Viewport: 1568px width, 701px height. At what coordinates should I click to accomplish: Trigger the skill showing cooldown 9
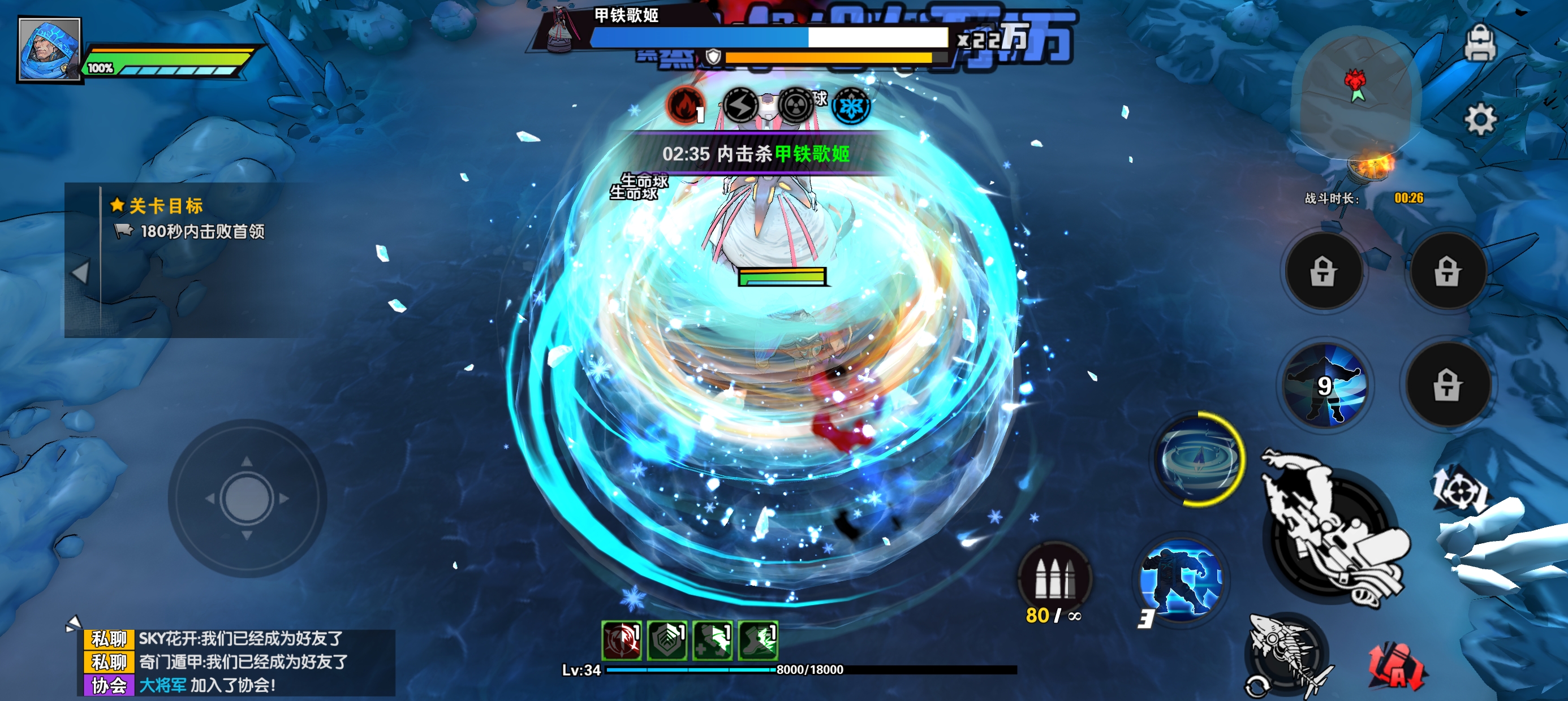(1325, 385)
